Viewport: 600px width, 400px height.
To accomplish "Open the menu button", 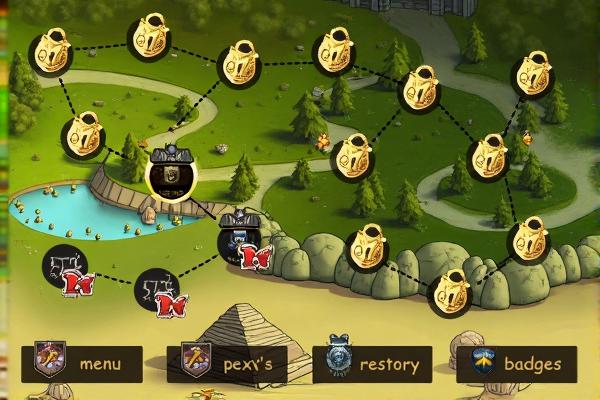I will coord(82,364).
